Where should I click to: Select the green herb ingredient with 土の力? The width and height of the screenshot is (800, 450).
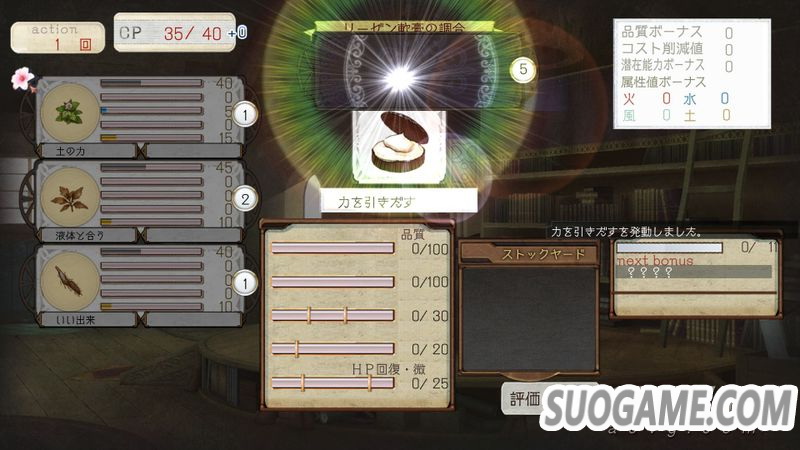(x=70, y=112)
